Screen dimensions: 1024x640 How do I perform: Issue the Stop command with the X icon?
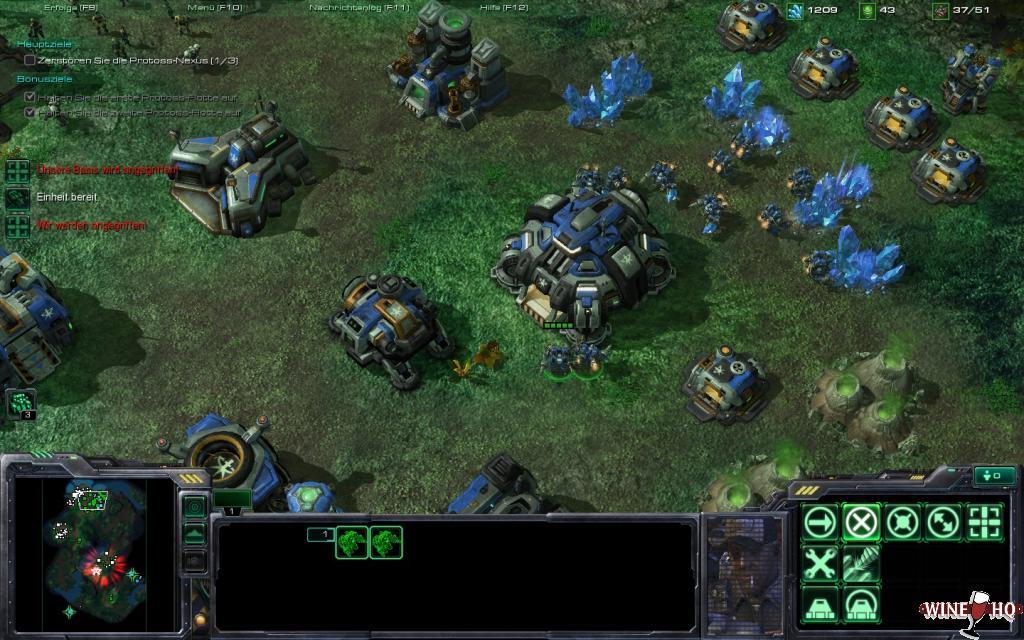[x=861, y=521]
